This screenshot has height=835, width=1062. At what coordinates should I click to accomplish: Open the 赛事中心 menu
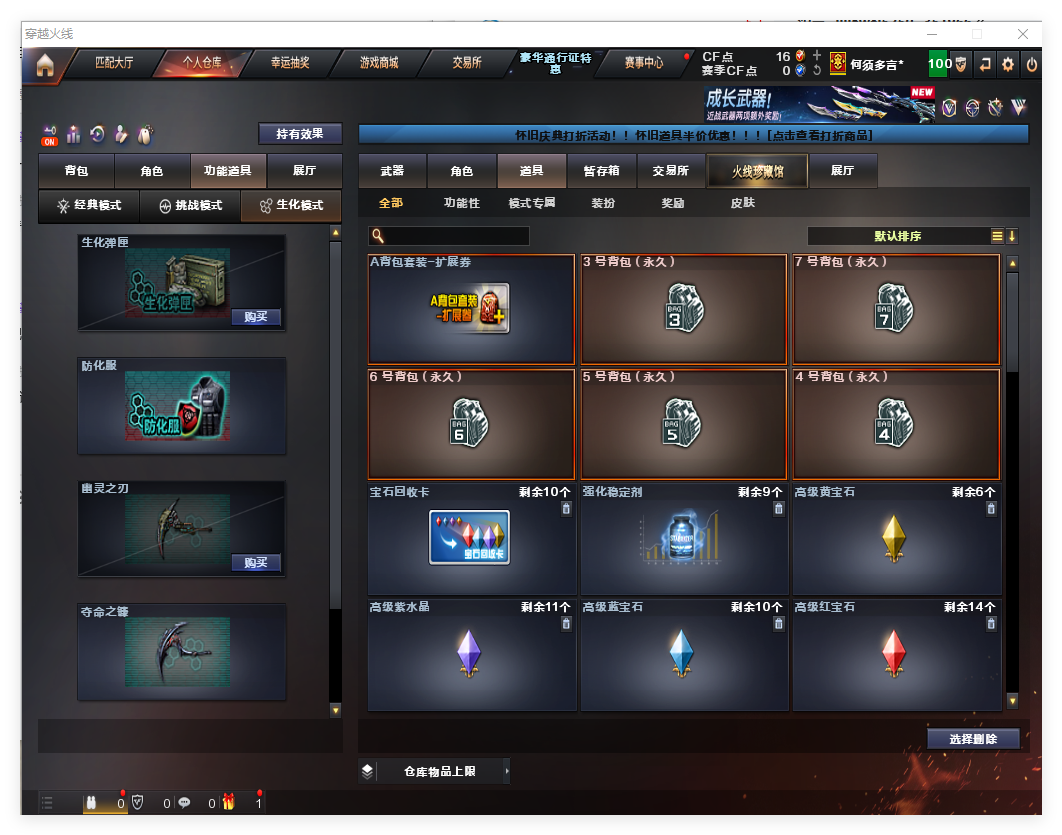644,63
